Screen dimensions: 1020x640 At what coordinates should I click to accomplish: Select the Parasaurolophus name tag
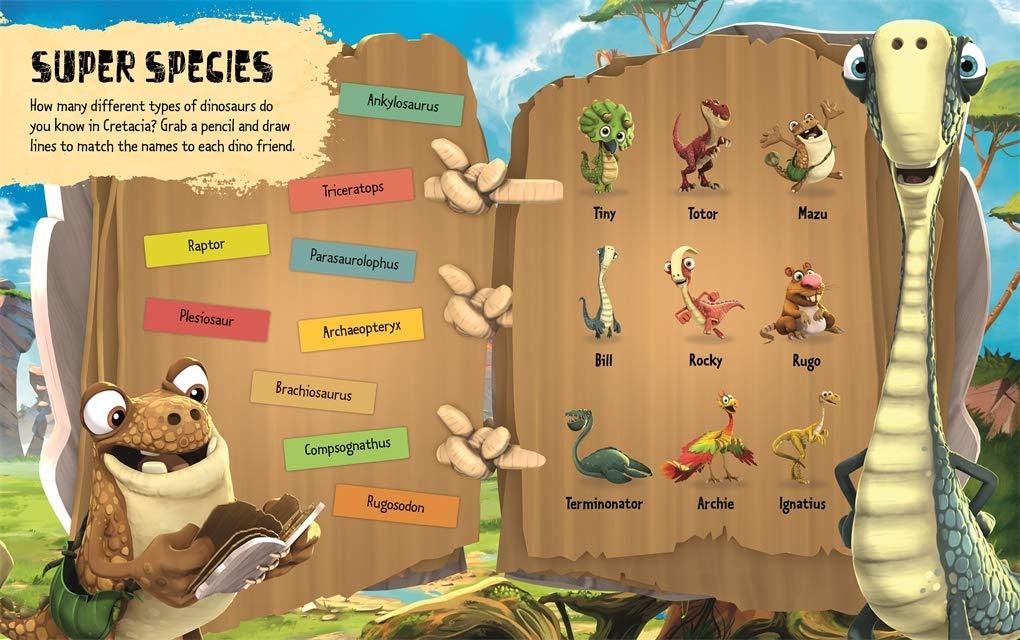coord(353,261)
